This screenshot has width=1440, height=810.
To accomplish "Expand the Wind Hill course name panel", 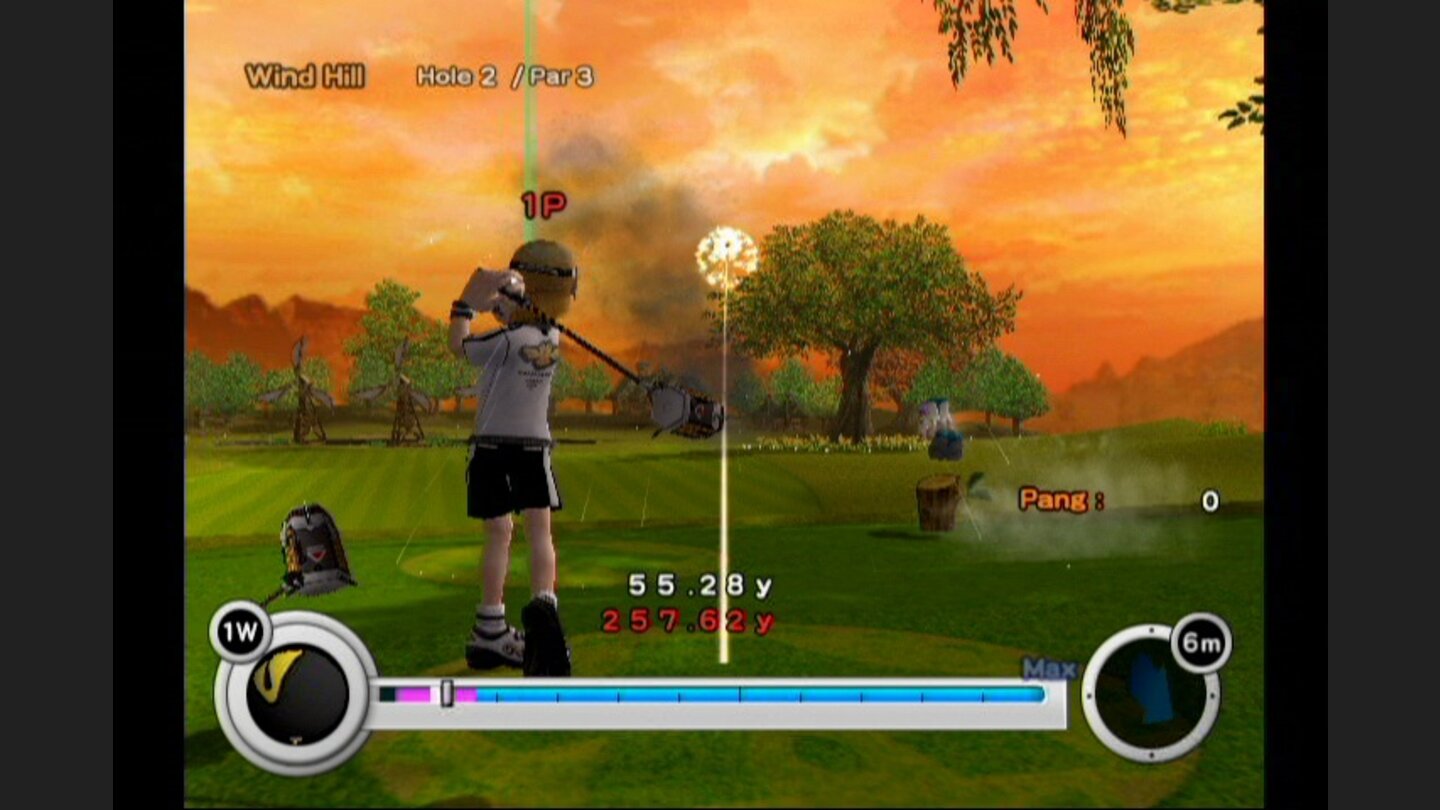I will (304, 74).
